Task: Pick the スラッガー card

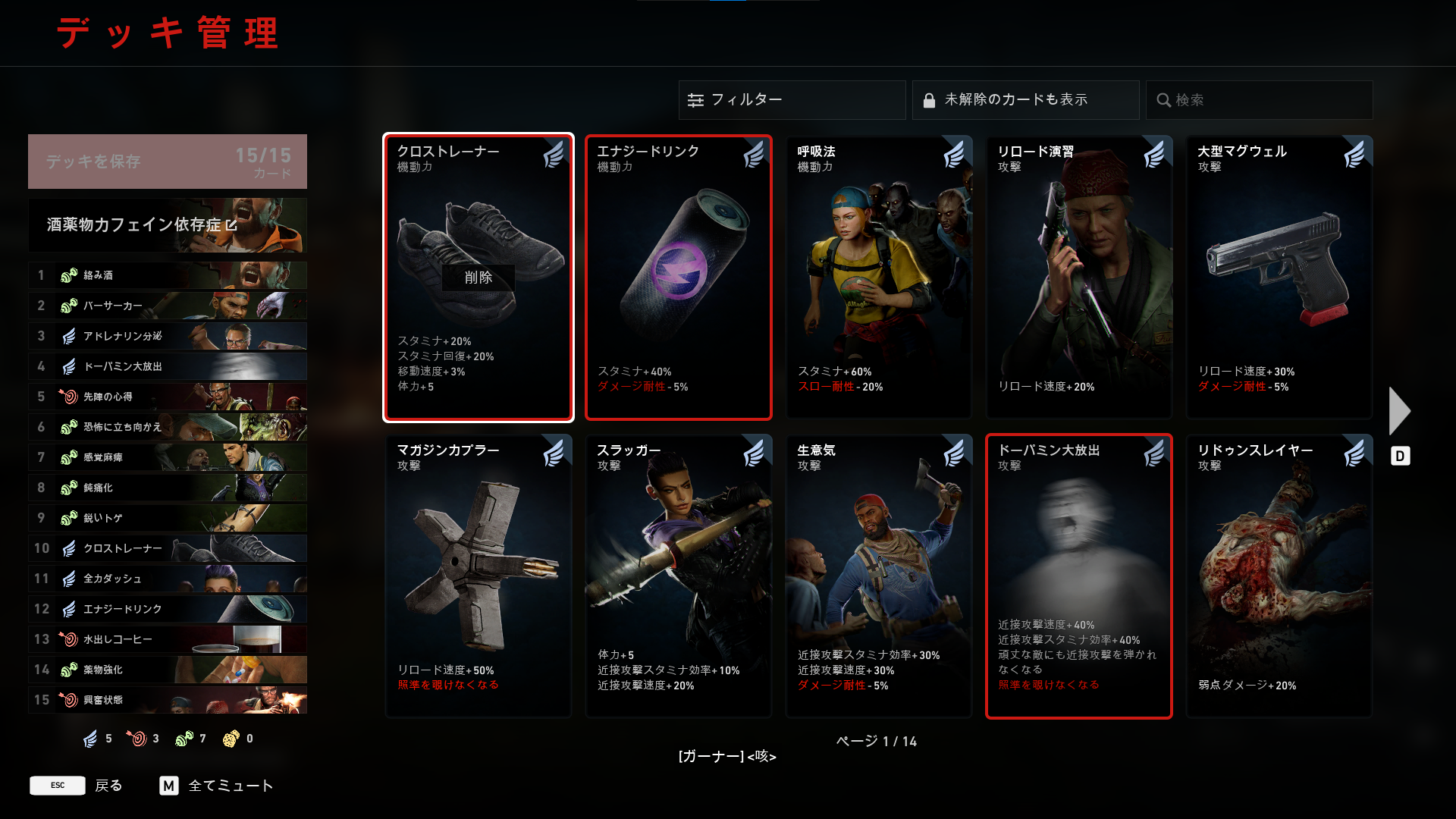Action: click(679, 576)
